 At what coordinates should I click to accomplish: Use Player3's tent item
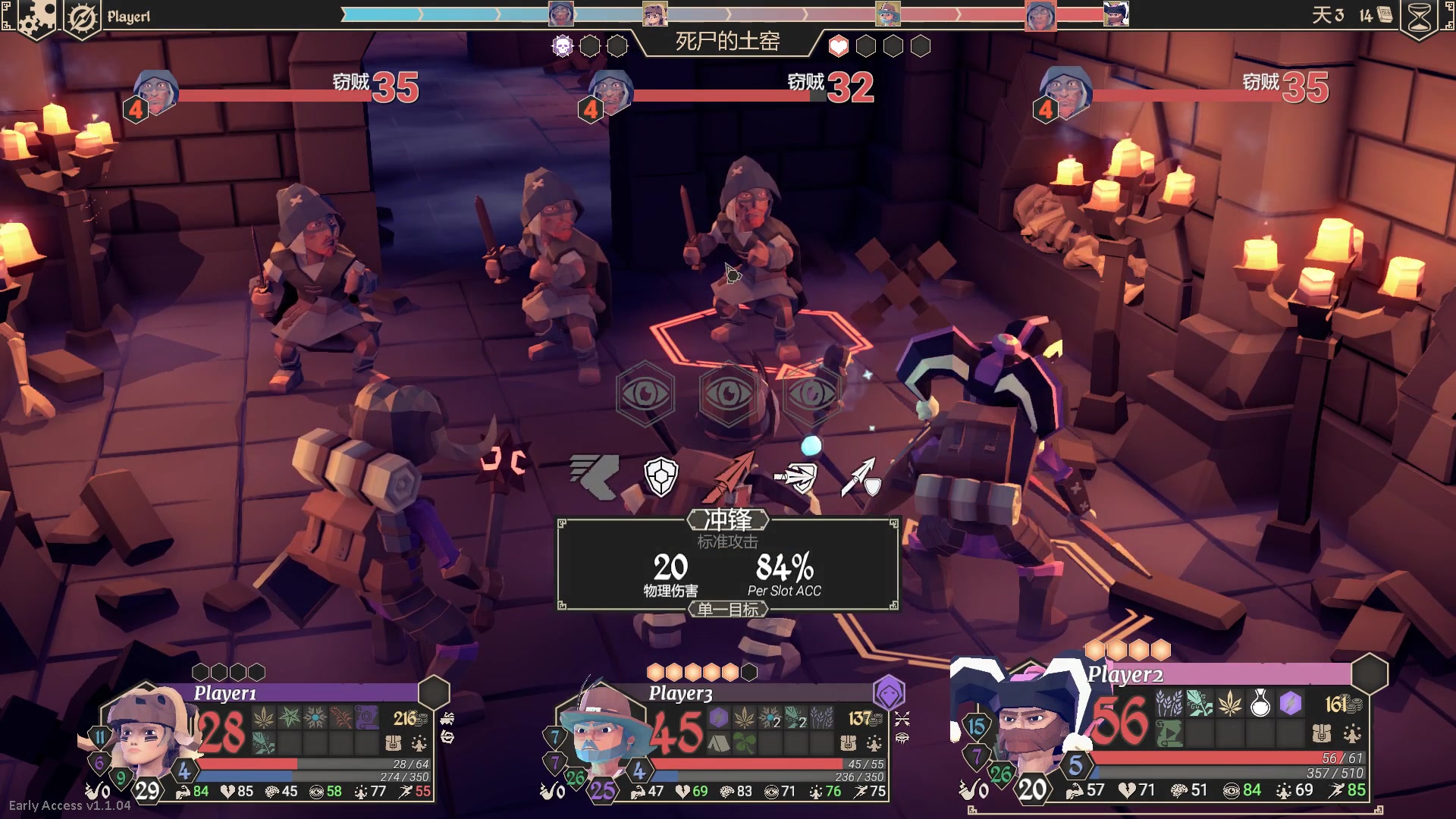(718, 742)
